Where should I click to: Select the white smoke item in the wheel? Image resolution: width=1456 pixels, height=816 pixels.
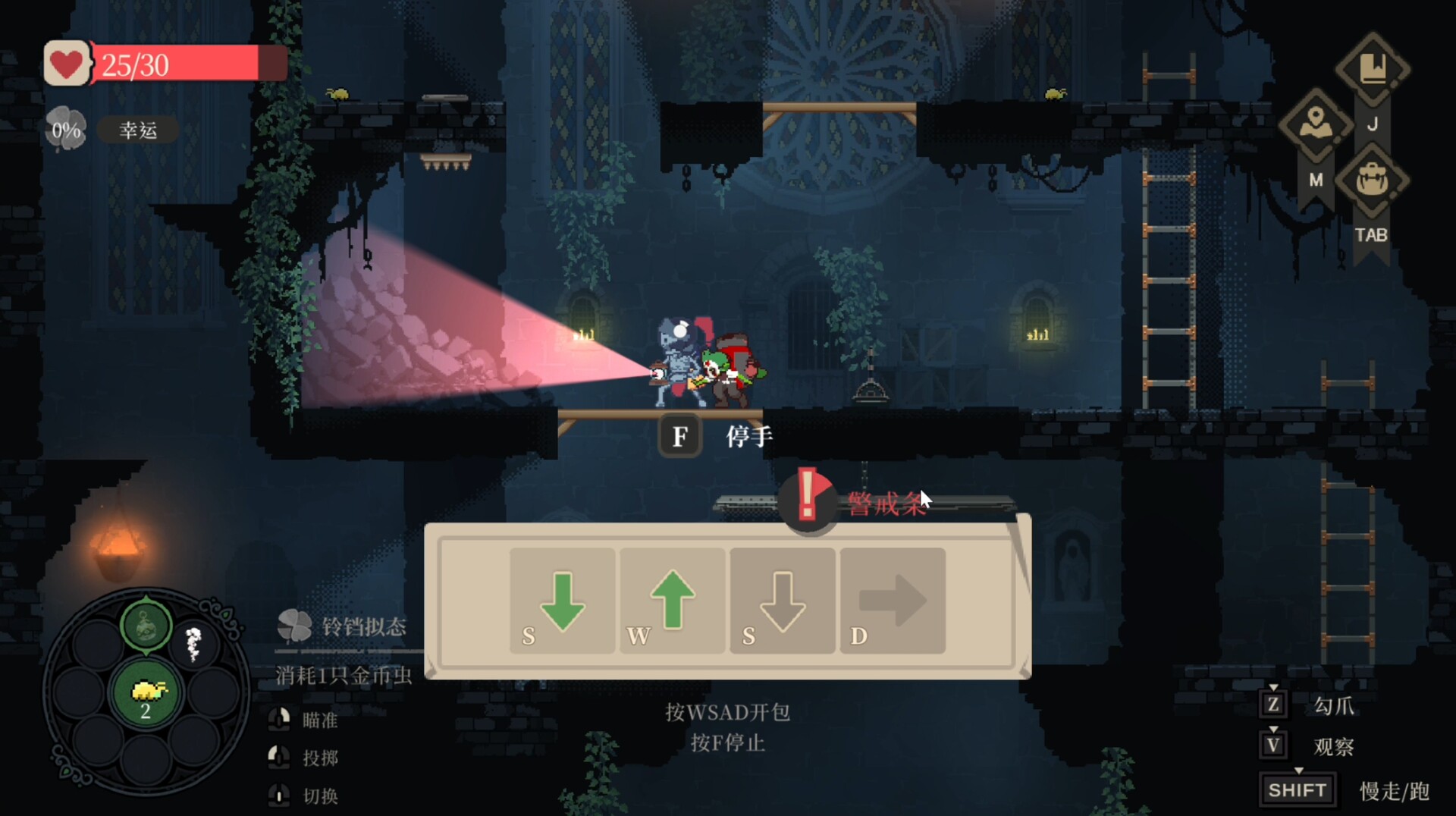(x=194, y=644)
